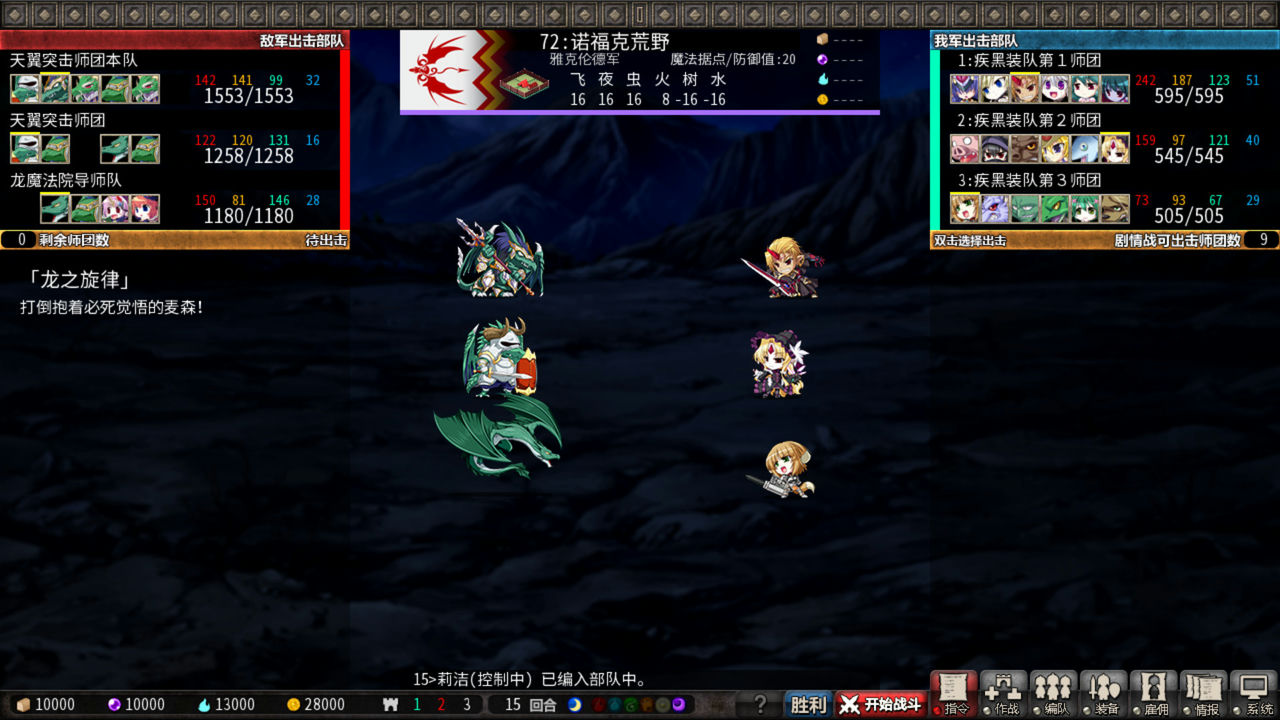Open the 装备 equipment screen

click(x=1105, y=695)
